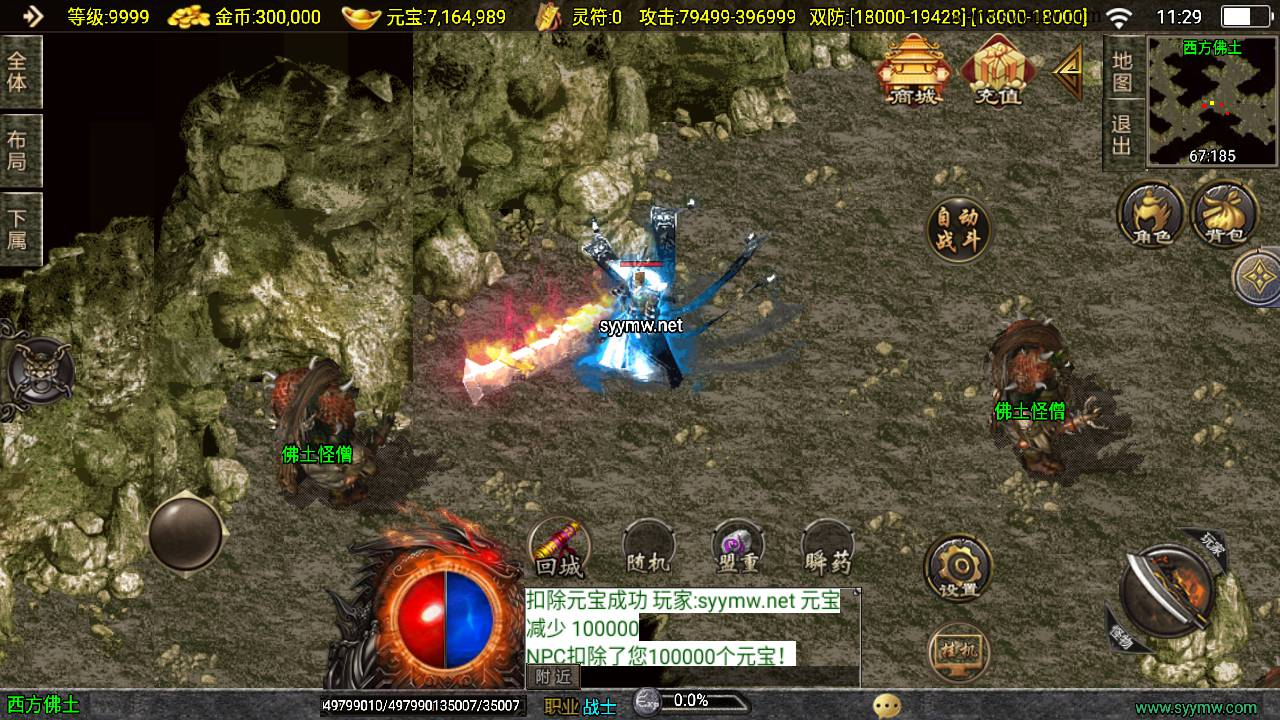1280x720 pixels.
Task: Toggle 自动战斗 auto battle
Action: (x=958, y=230)
